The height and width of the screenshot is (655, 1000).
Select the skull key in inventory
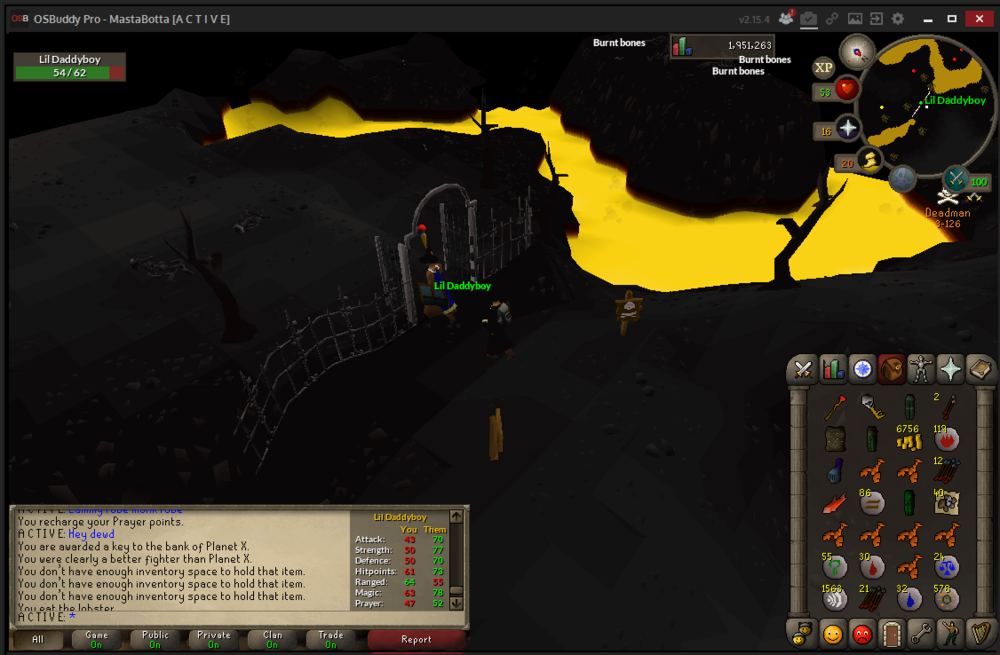click(872, 407)
